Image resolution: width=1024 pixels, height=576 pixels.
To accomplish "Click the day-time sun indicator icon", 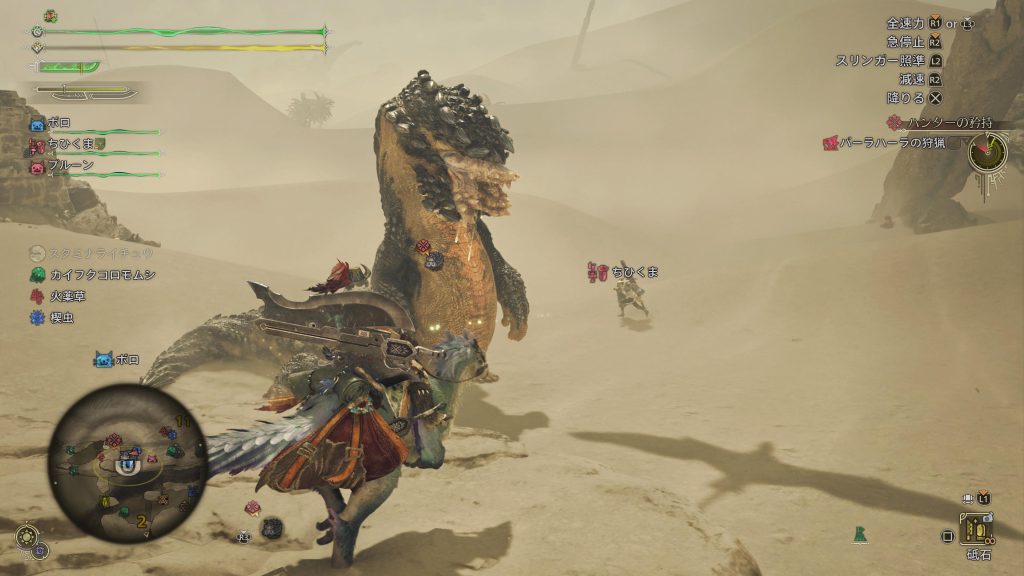I will [27, 537].
